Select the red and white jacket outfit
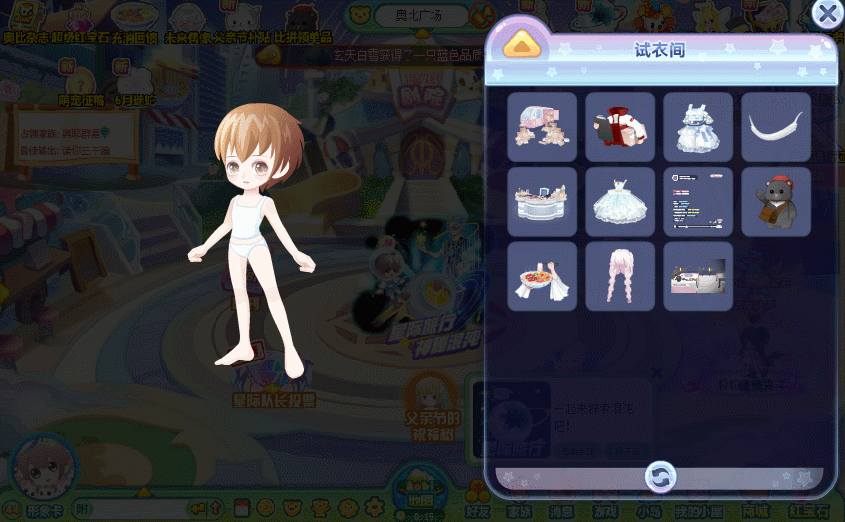 tap(620, 127)
